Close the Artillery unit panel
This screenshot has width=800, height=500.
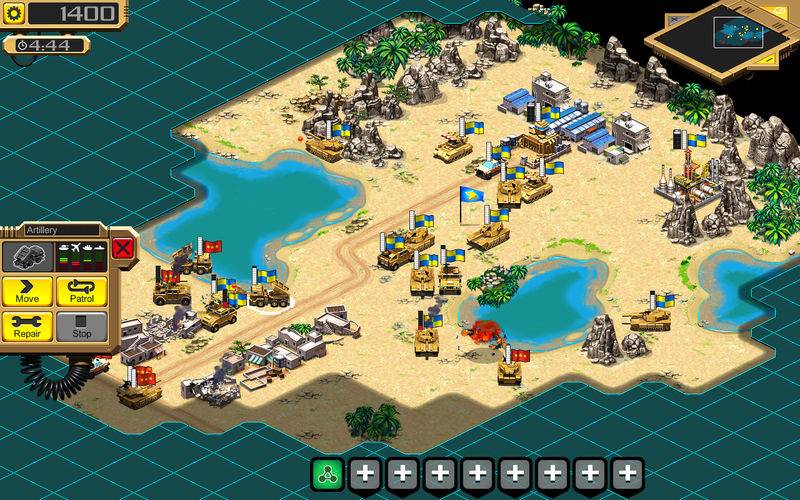(x=122, y=248)
